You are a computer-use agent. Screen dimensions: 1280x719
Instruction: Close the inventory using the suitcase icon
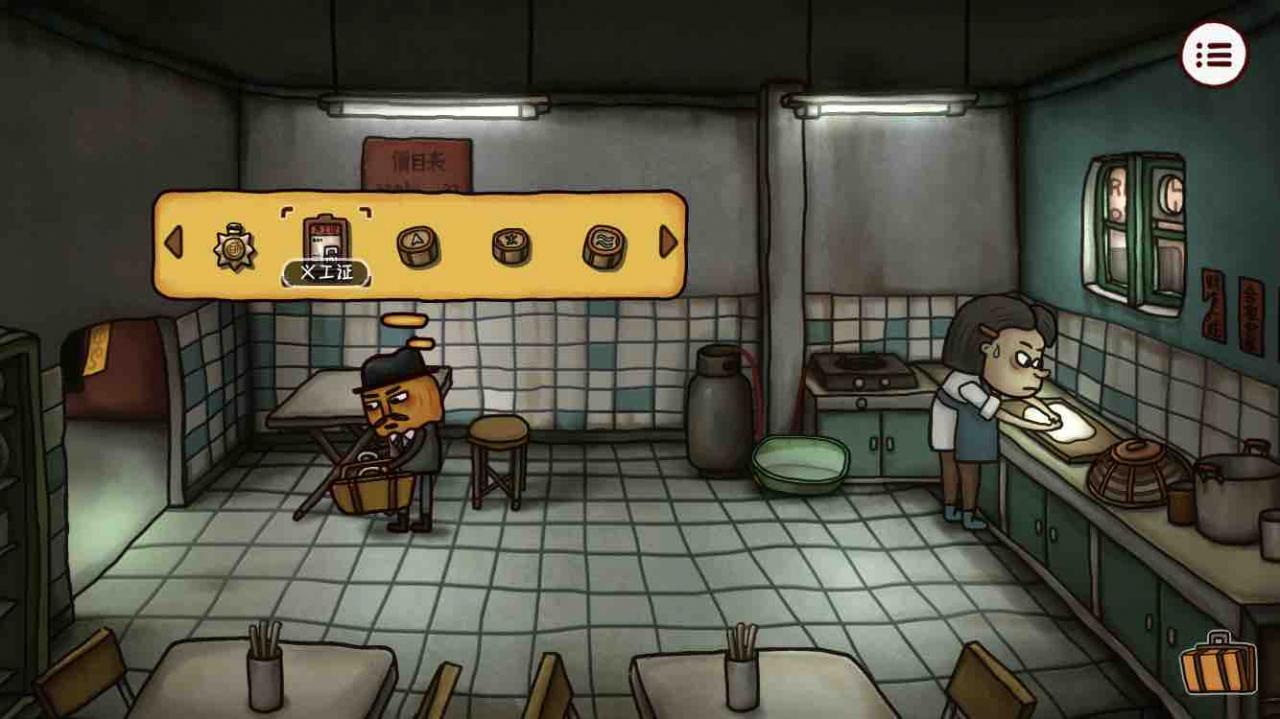(x=1218, y=664)
